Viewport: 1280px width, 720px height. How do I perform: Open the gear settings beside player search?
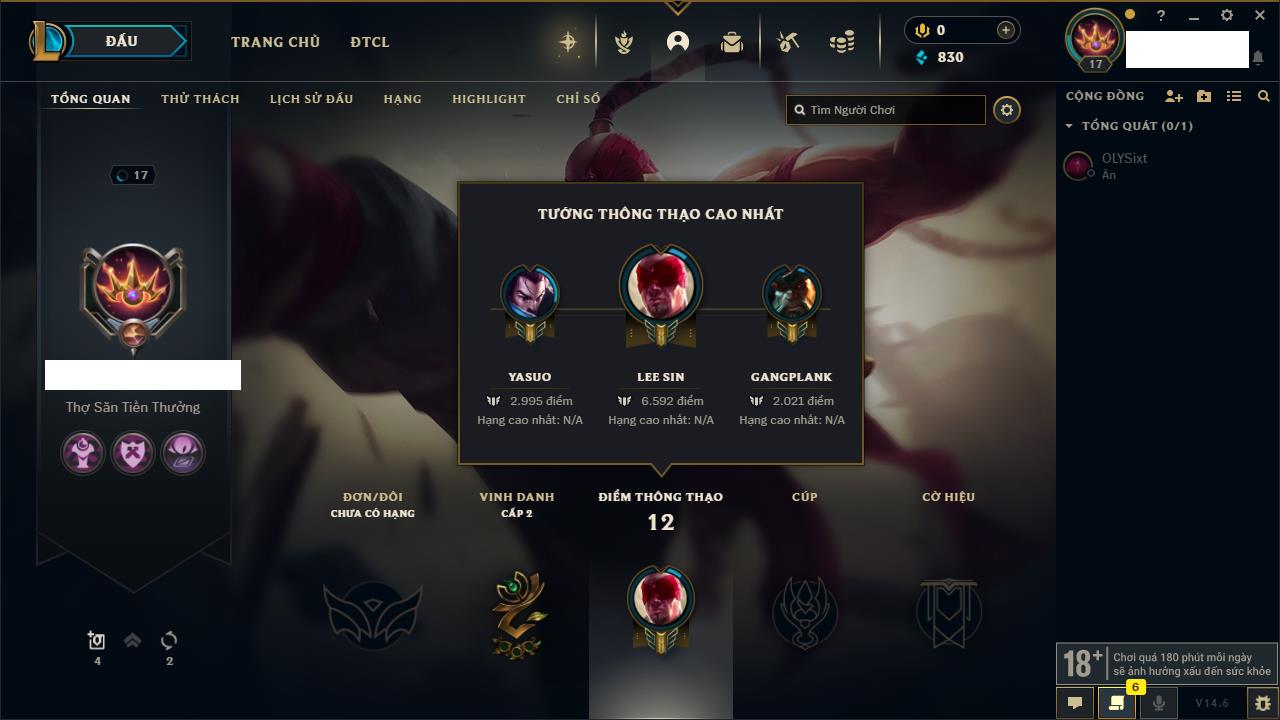pyautogui.click(x=1007, y=110)
